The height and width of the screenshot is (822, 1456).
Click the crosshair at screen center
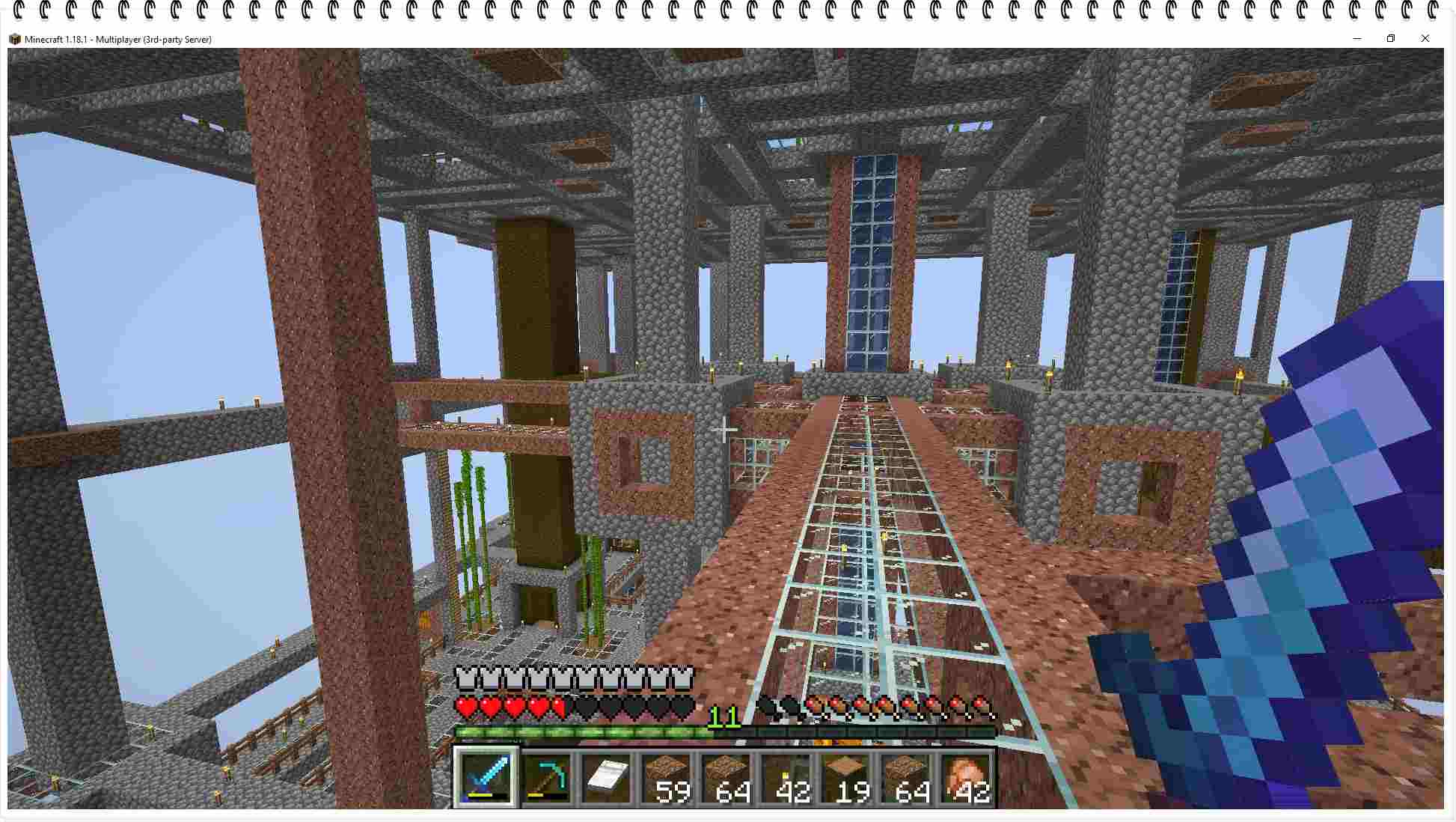(x=724, y=429)
